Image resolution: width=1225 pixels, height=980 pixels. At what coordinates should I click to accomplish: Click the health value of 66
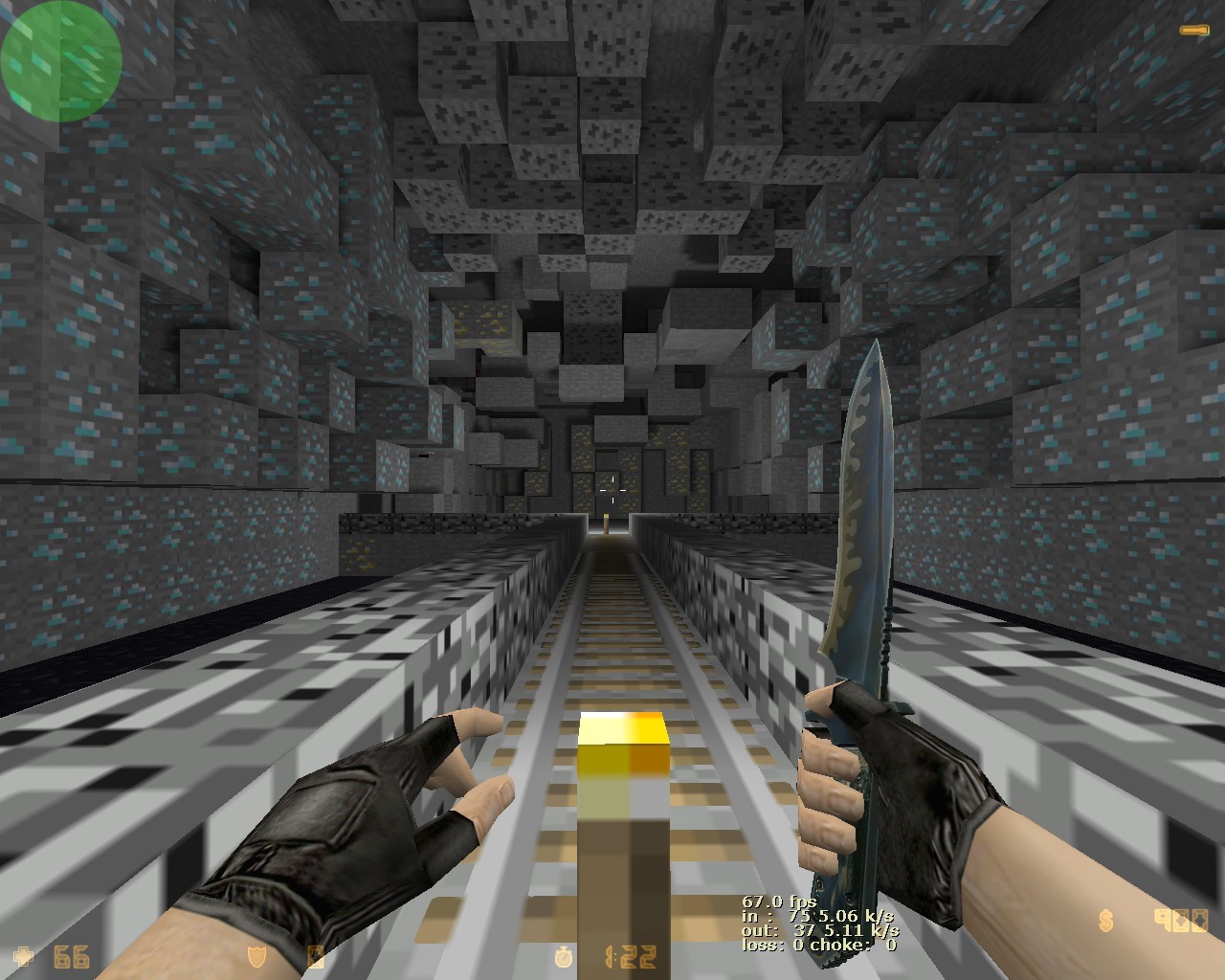(x=70, y=956)
